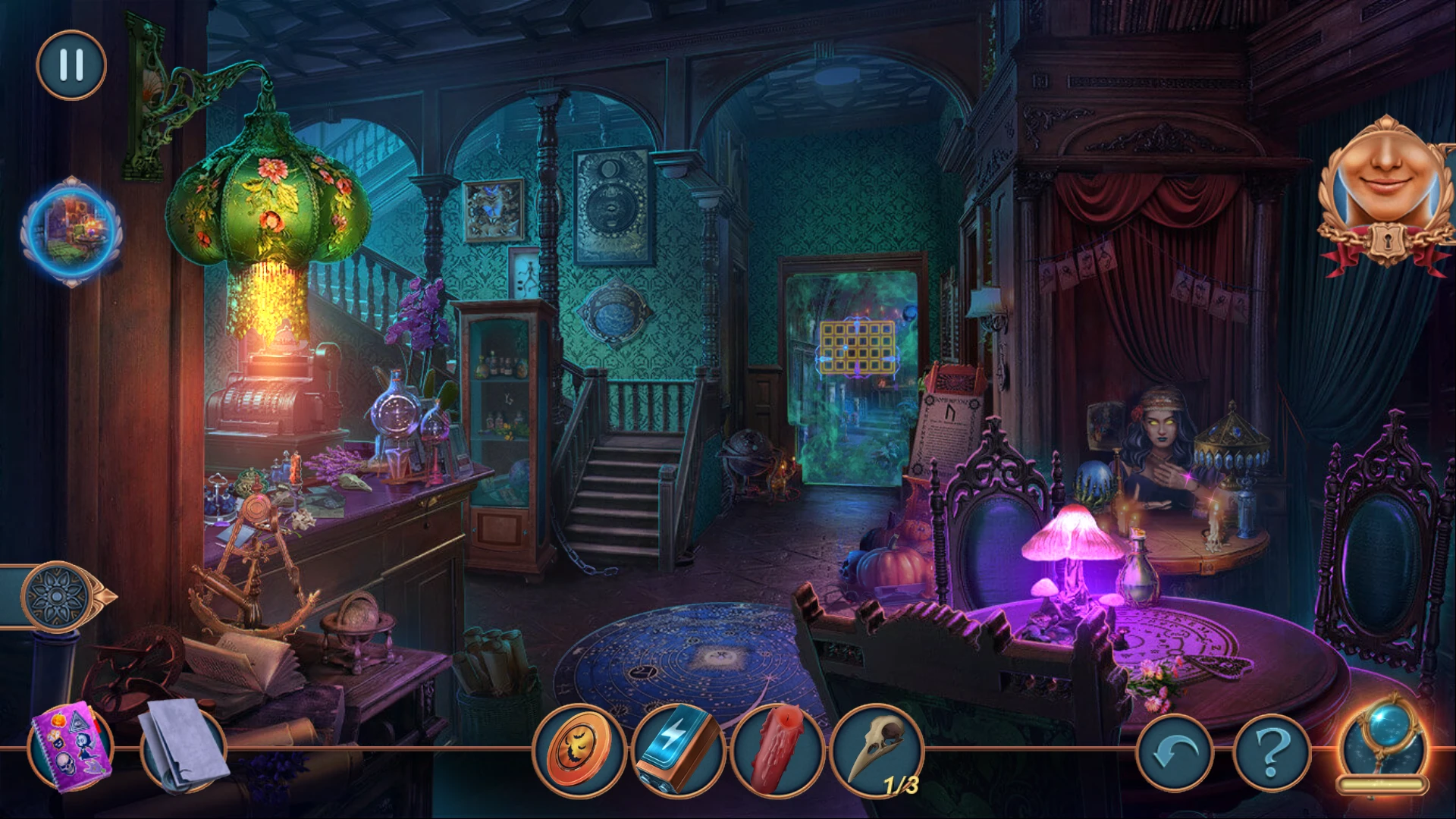Select the red candle inventory item
This screenshot has width=1456, height=819.
[x=778, y=750]
